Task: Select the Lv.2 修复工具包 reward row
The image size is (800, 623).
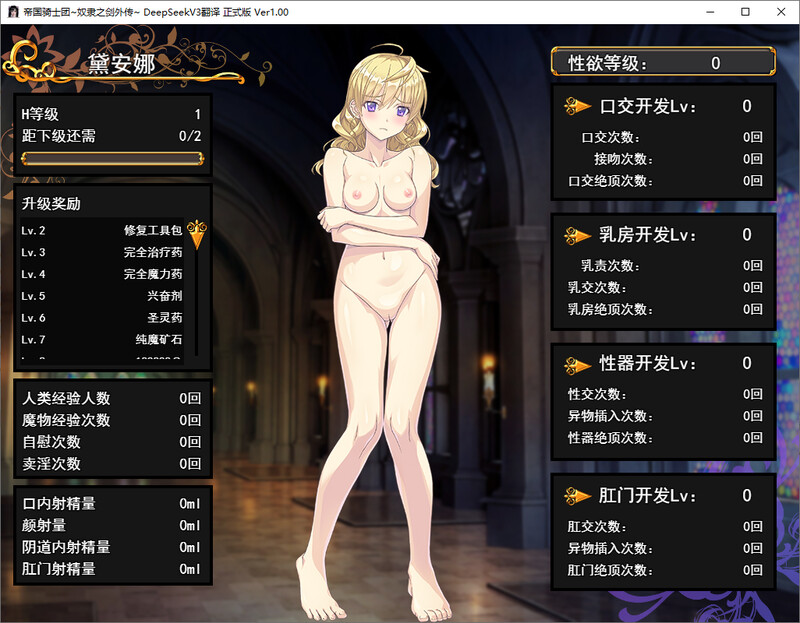Action: [x=102, y=230]
